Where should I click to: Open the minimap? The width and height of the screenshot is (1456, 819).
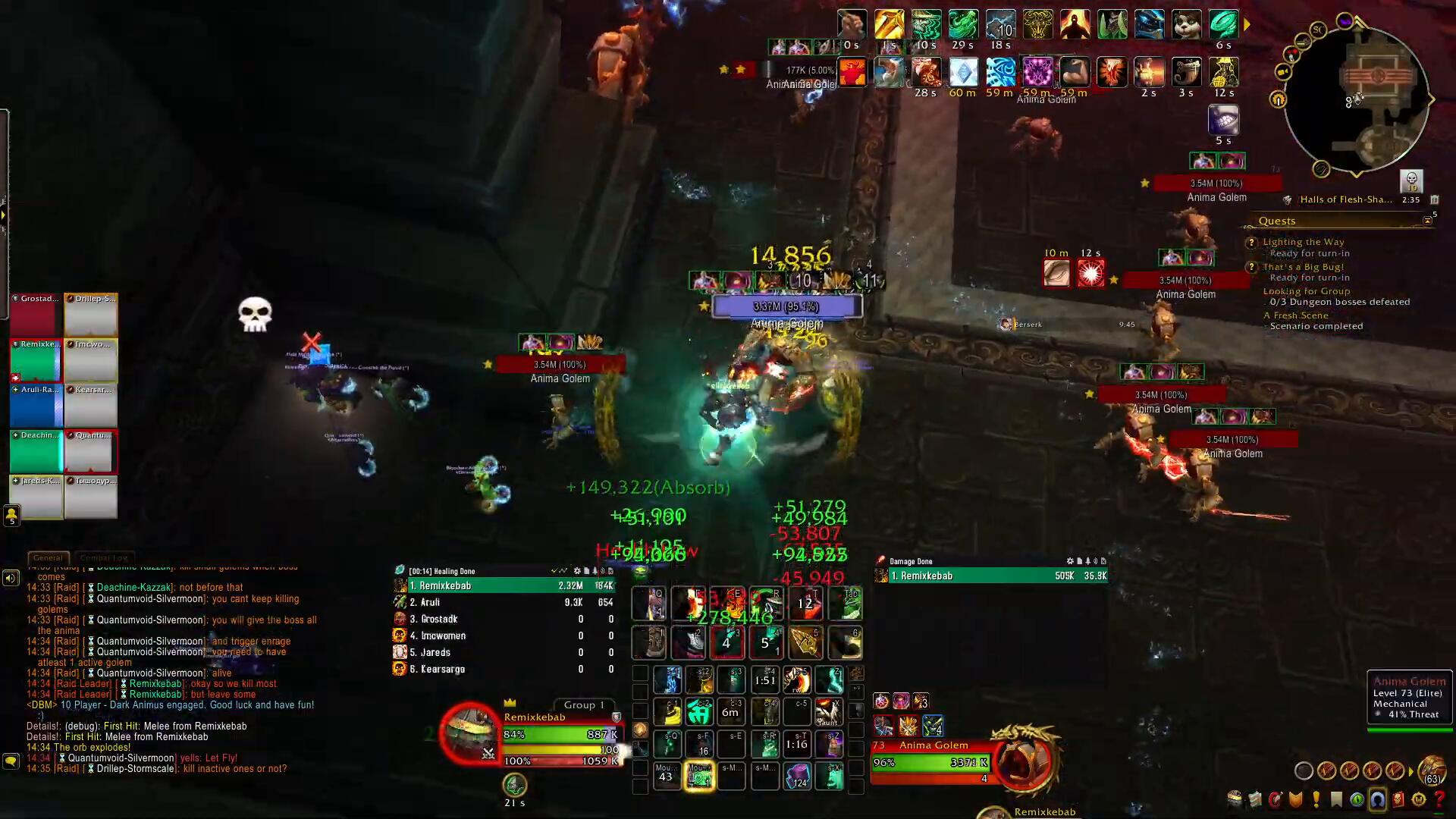(x=1356, y=99)
